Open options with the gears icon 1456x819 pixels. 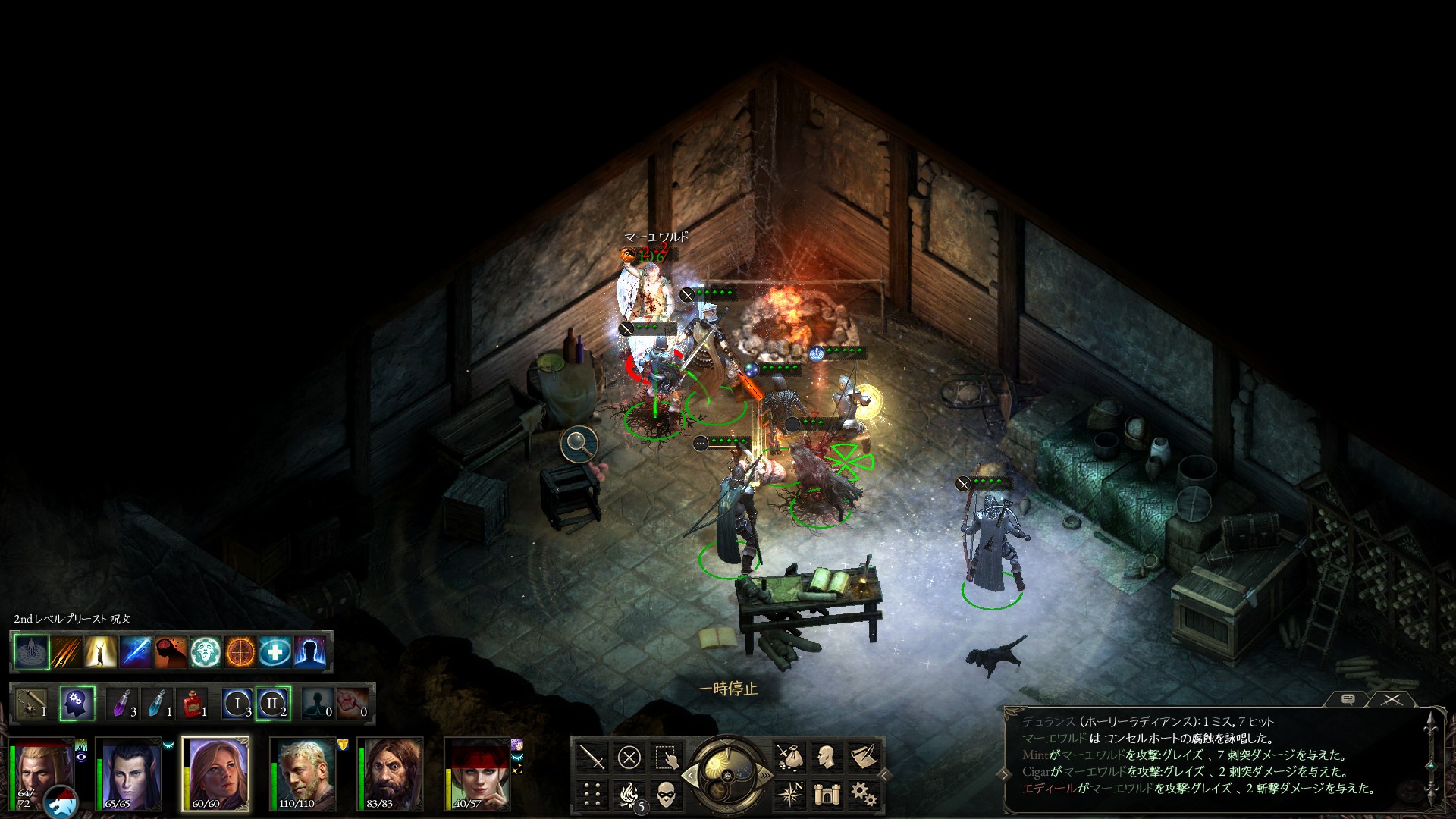pyautogui.click(x=863, y=794)
